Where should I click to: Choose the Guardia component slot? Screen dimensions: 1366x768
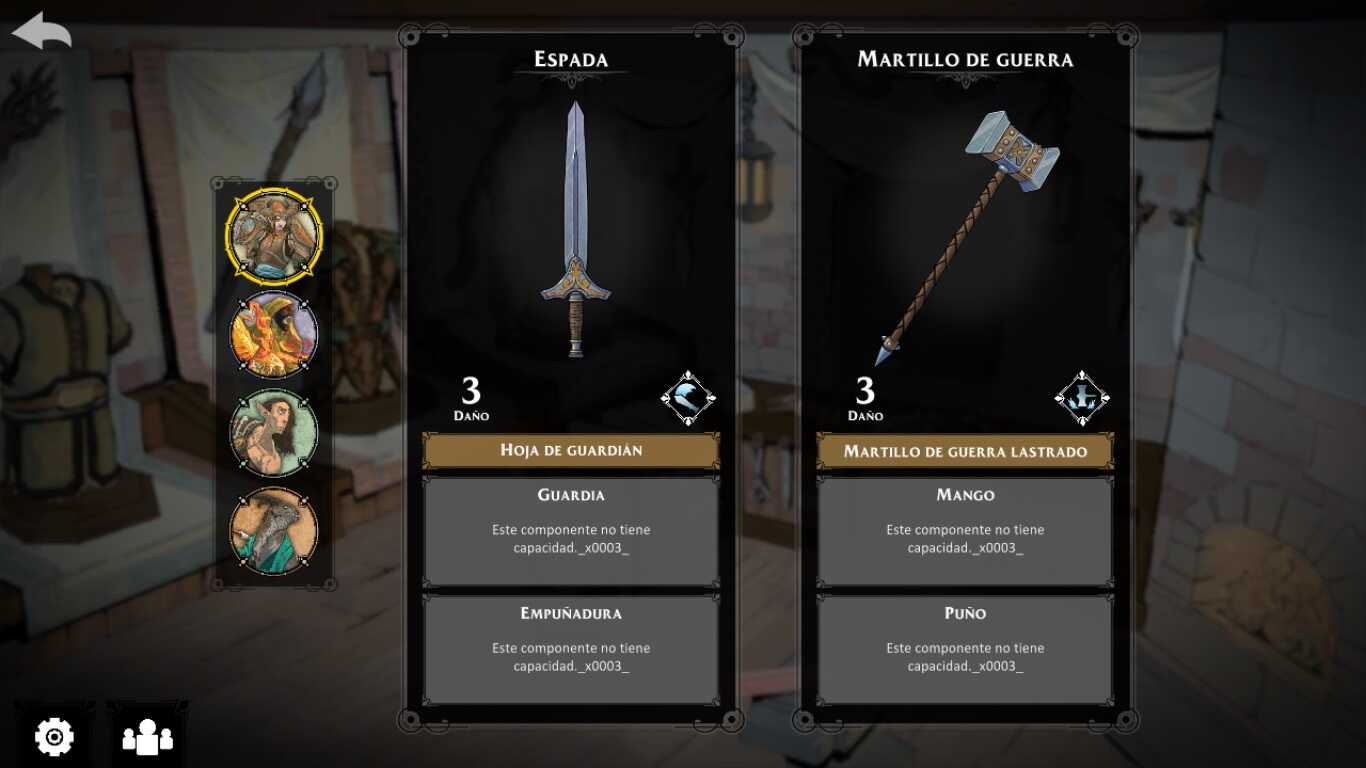click(x=571, y=531)
